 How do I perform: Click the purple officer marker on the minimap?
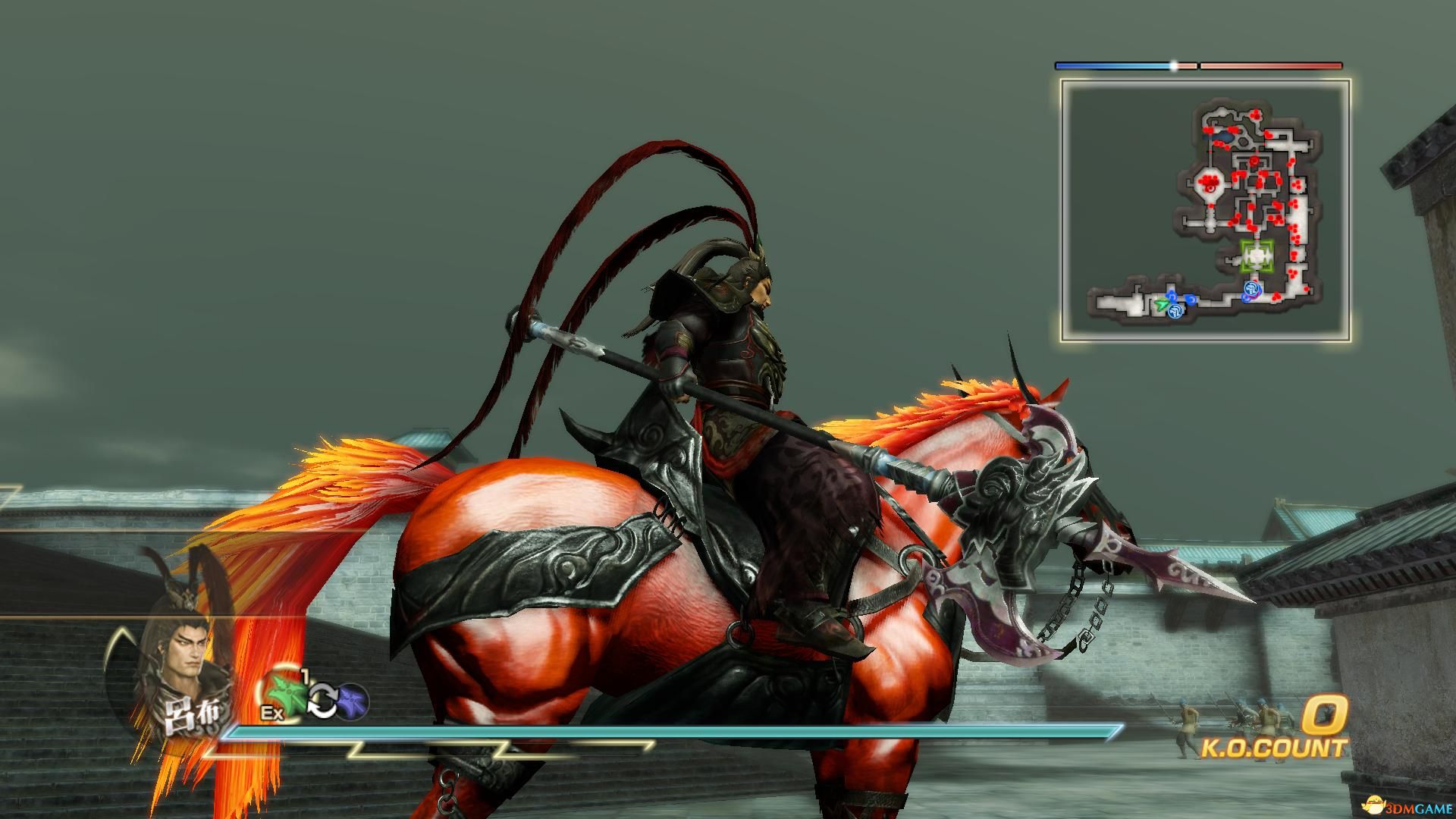1255,296
